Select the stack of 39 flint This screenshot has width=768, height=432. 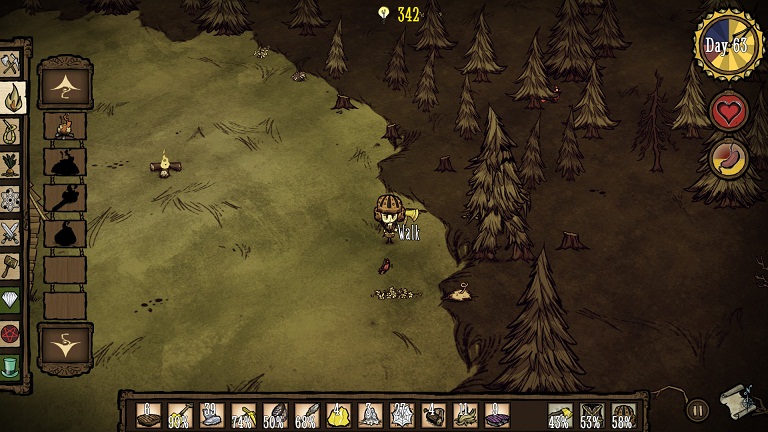(x=210, y=415)
